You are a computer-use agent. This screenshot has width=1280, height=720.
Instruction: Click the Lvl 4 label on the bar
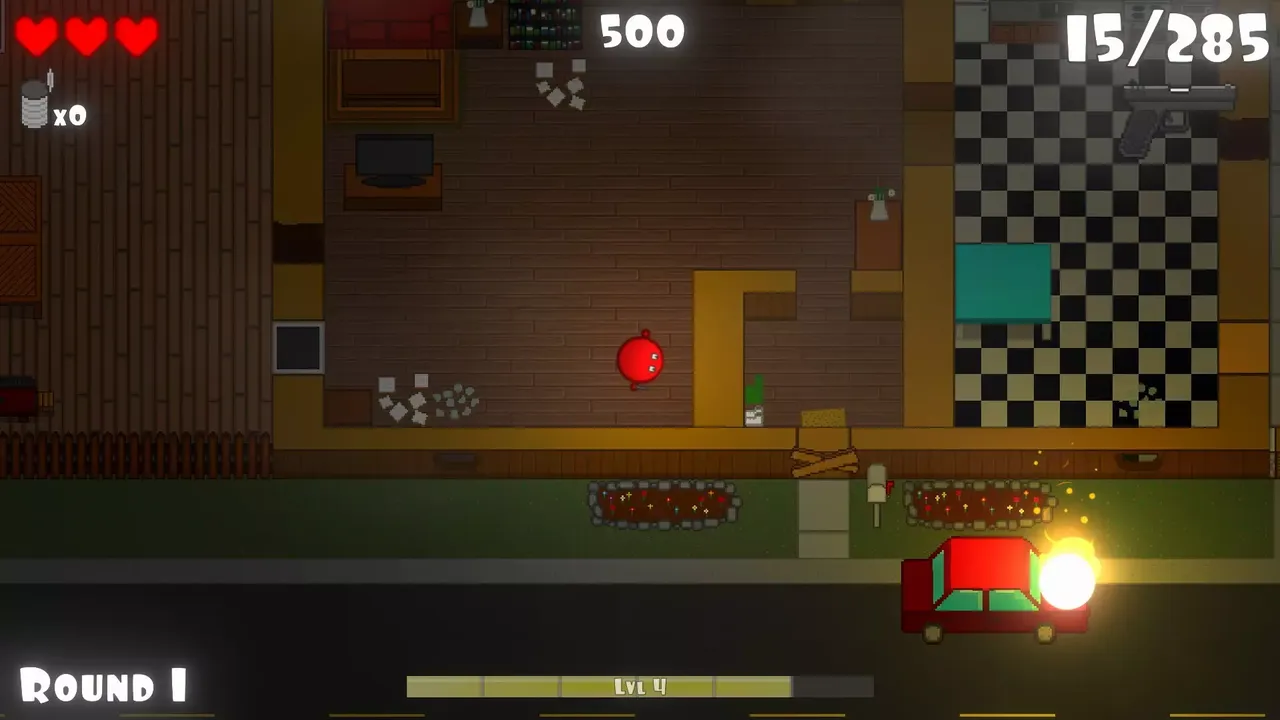click(x=640, y=686)
